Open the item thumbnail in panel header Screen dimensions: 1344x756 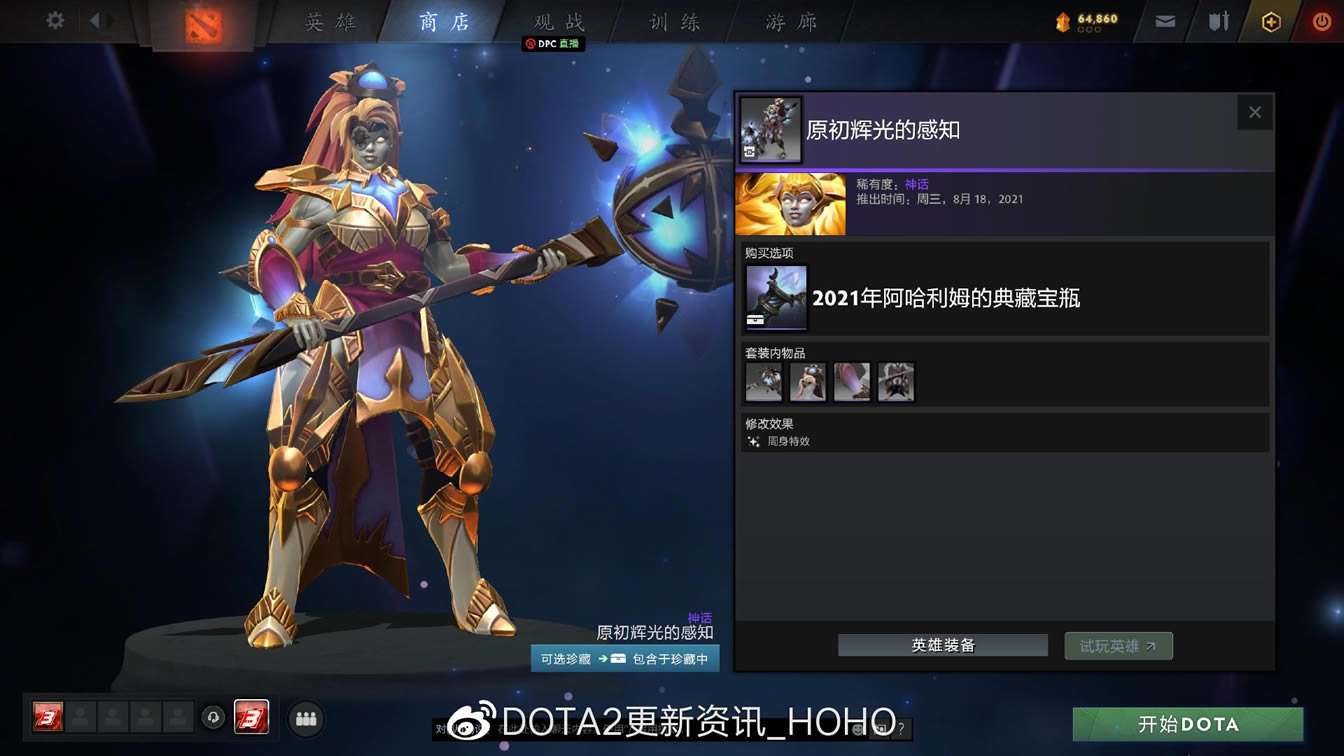pyautogui.click(x=772, y=129)
